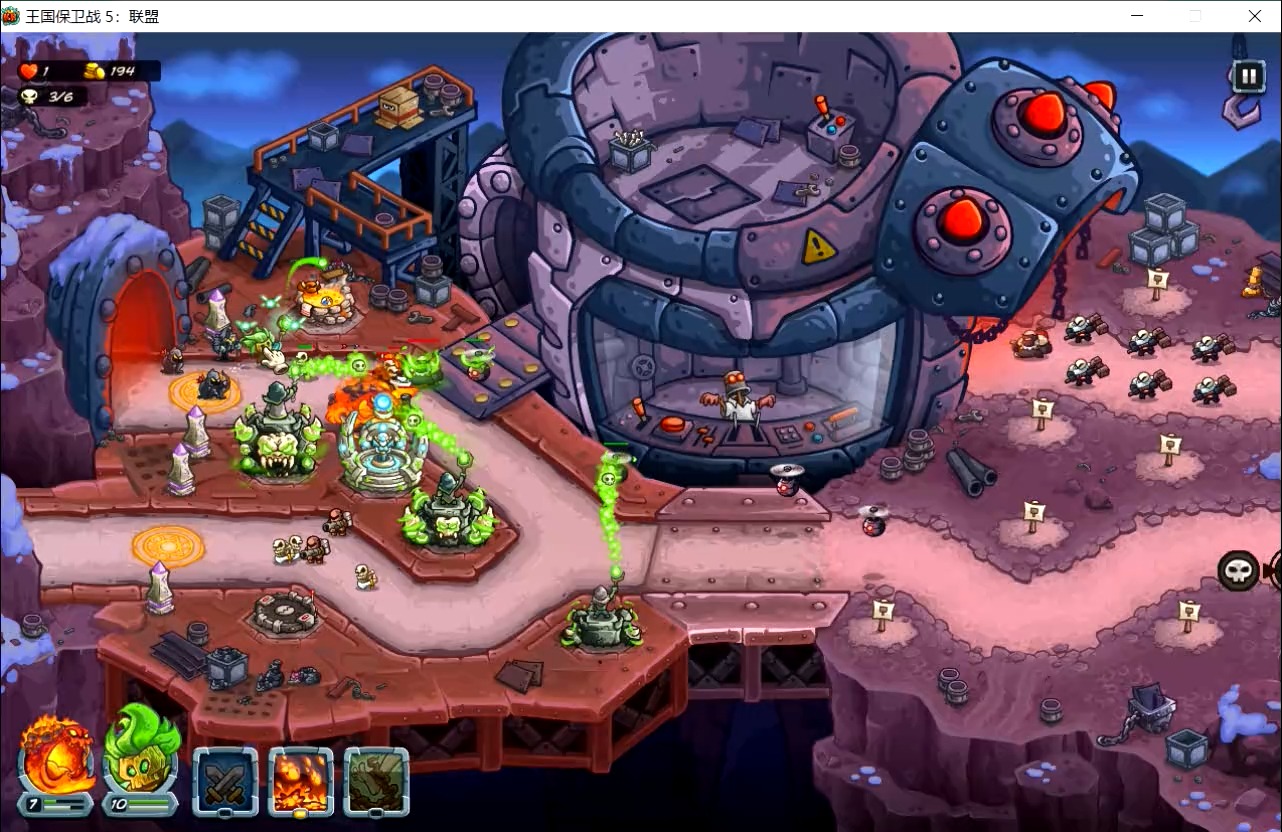
Task: Minimize the game window
Action: coord(1138,16)
